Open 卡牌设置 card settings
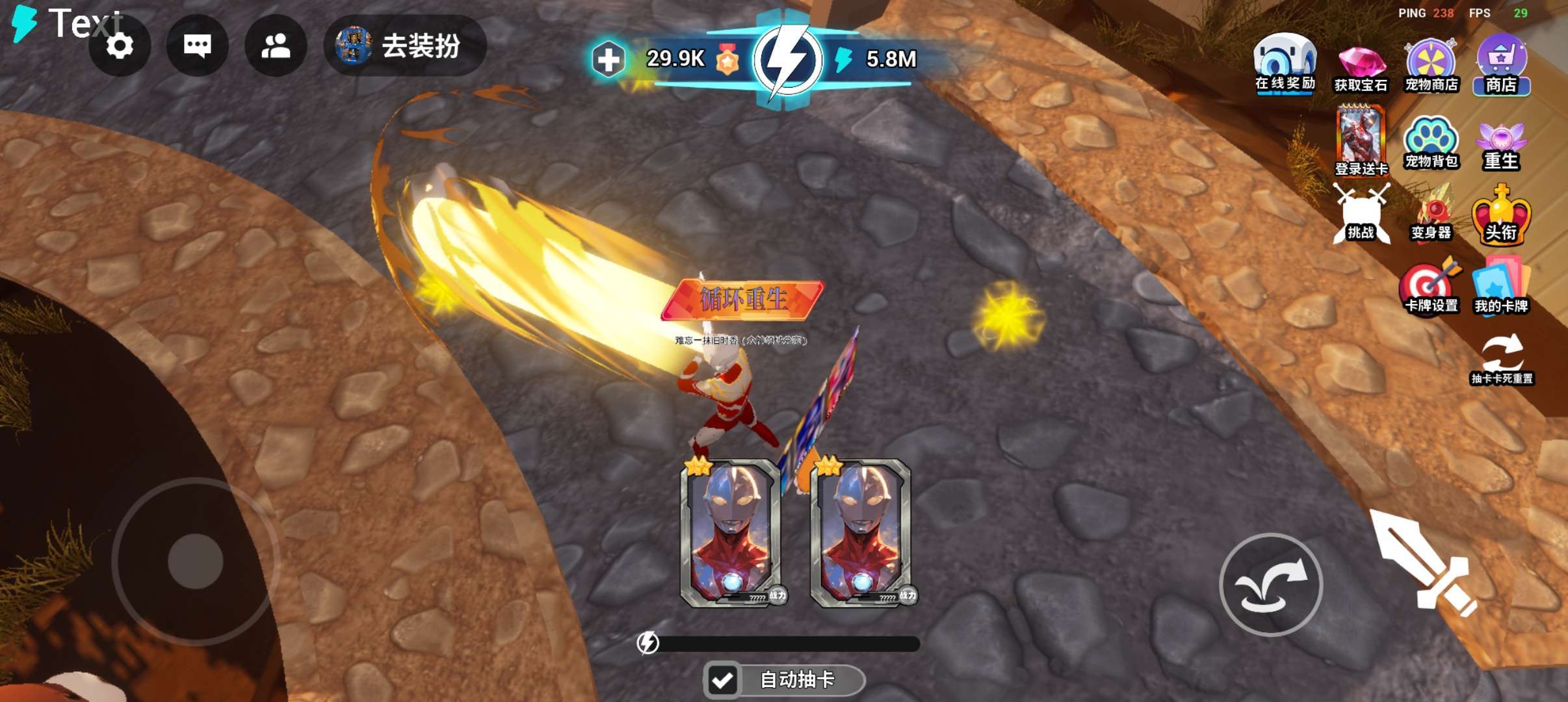 pyautogui.click(x=1431, y=288)
